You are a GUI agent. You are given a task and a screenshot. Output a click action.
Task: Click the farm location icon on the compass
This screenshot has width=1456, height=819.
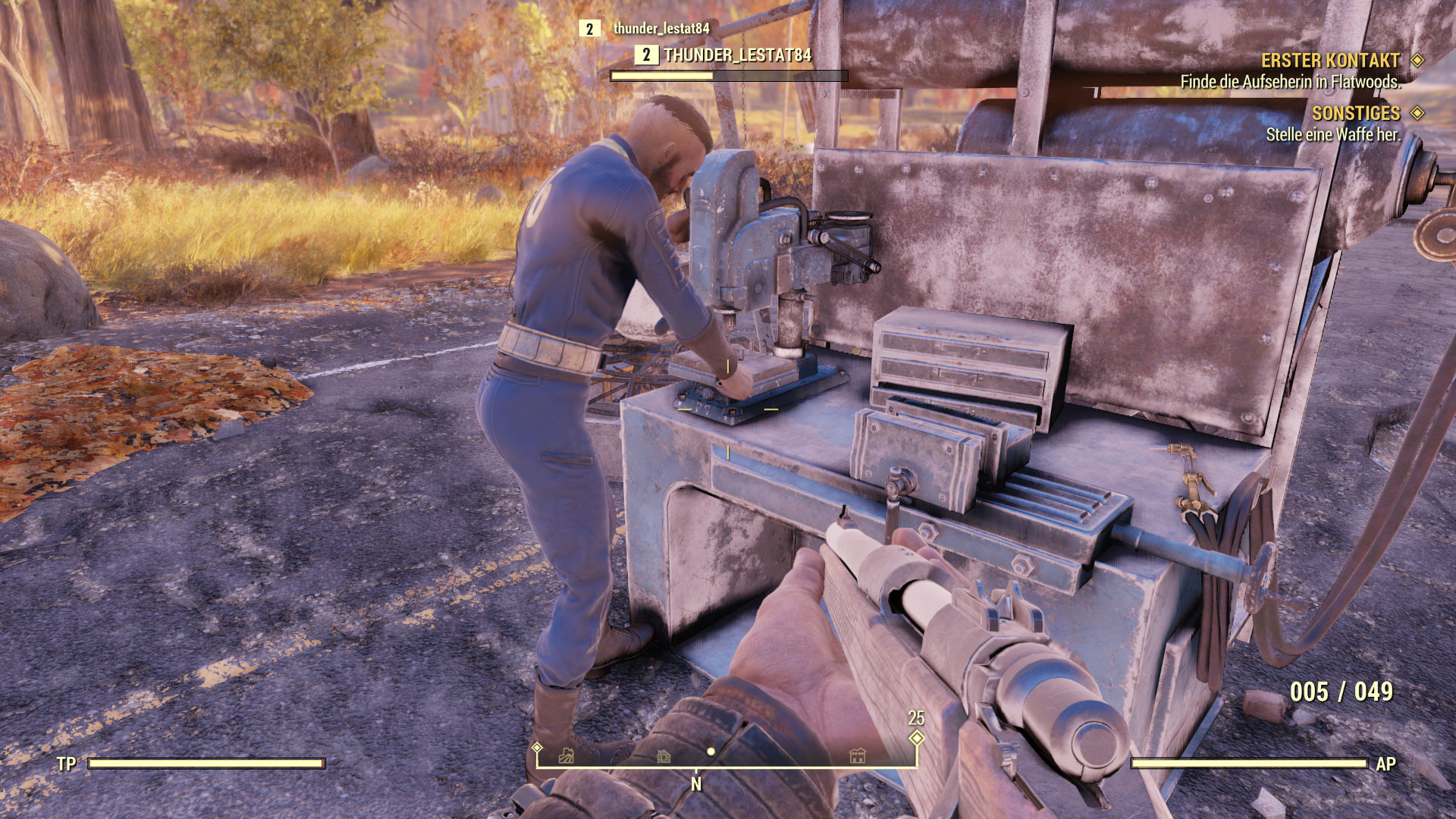[566, 756]
